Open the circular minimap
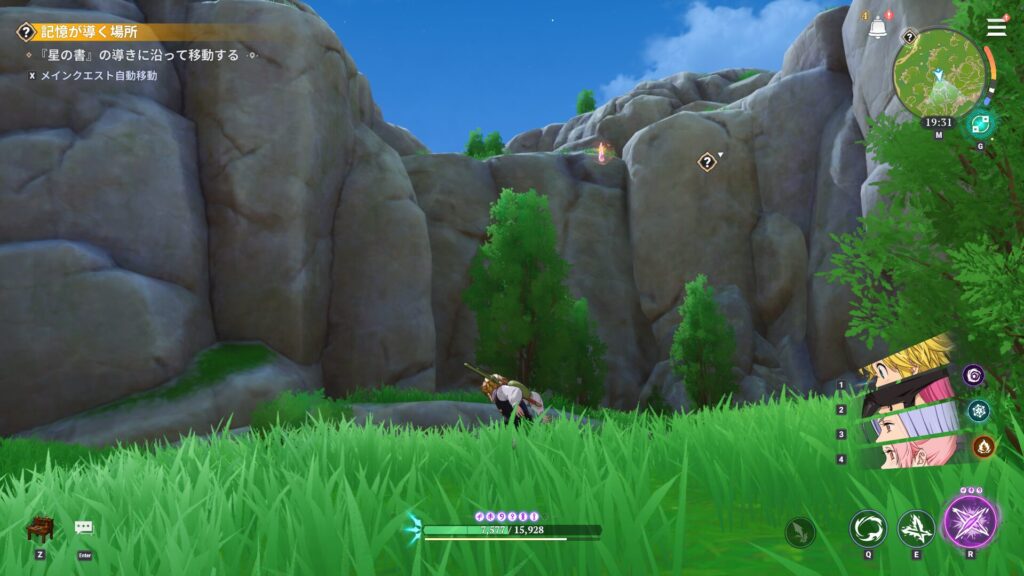 pyautogui.click(x=938, y=71)
